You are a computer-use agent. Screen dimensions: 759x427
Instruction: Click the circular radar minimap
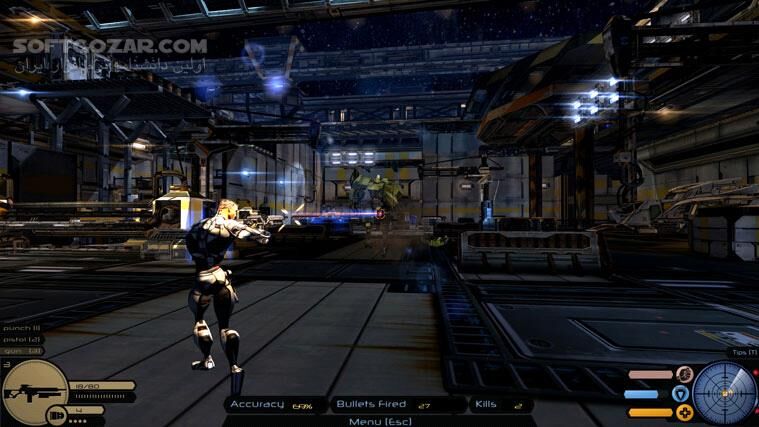click(725, 393)
